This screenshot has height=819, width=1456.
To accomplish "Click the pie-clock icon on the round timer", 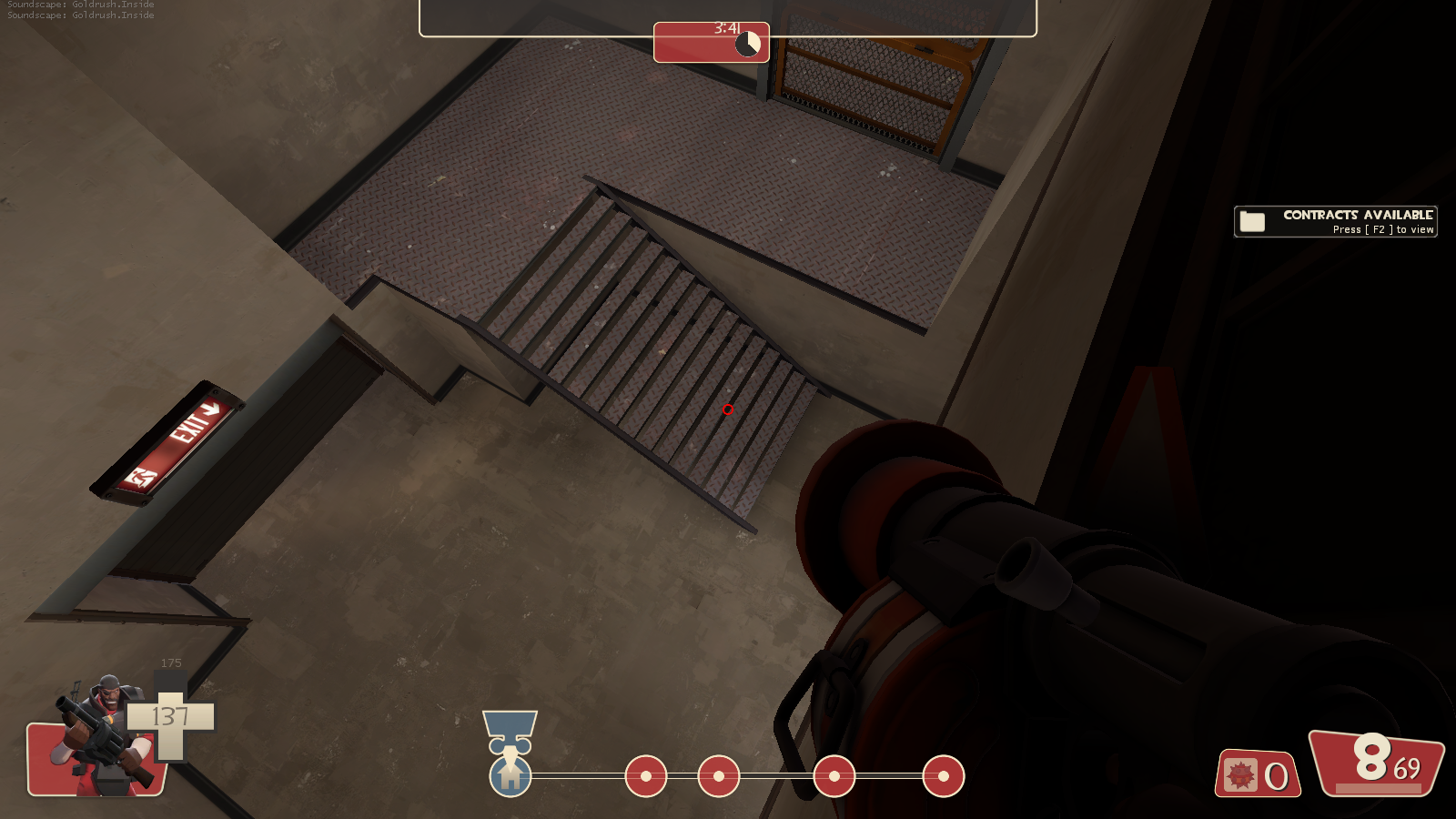I will pyautogui.click(x=746, y=42).
